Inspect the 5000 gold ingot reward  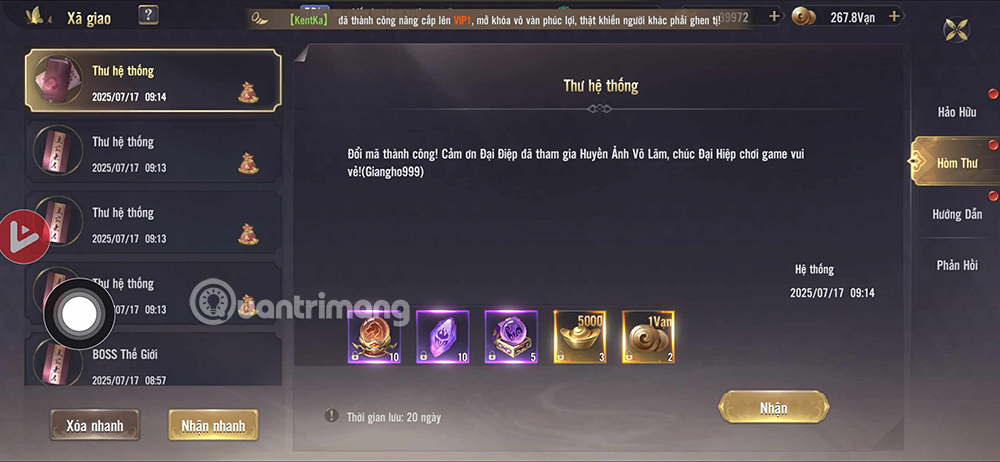point(580,337)
